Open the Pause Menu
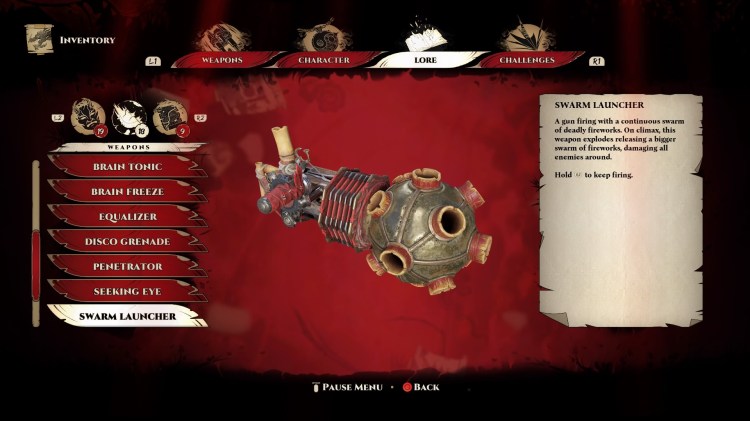Image resolution: width=750 pixels, height=421 pixels. (x=346, y=387)
